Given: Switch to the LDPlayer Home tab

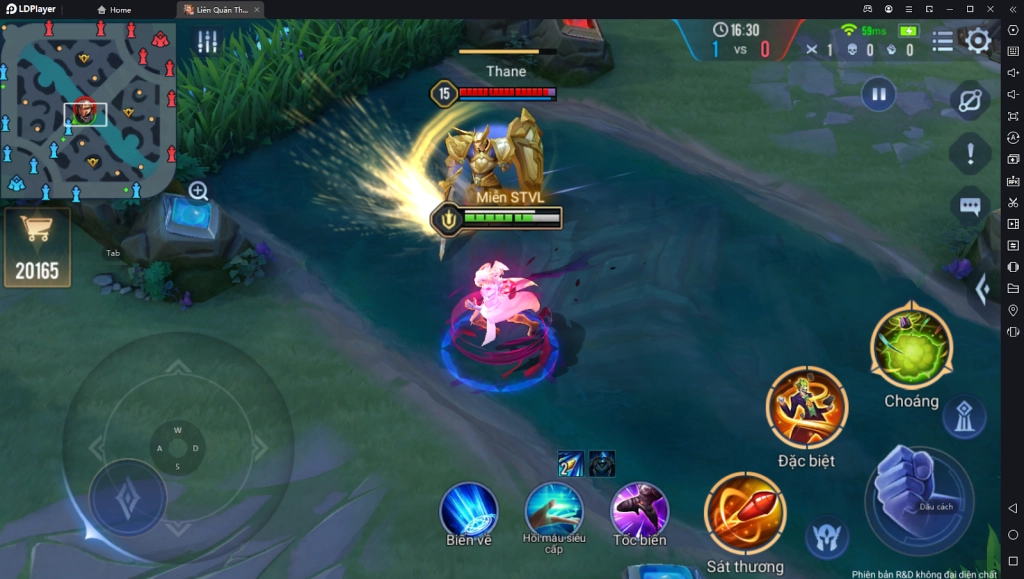Looking at the screenshot, I should [x=114, y=10].
